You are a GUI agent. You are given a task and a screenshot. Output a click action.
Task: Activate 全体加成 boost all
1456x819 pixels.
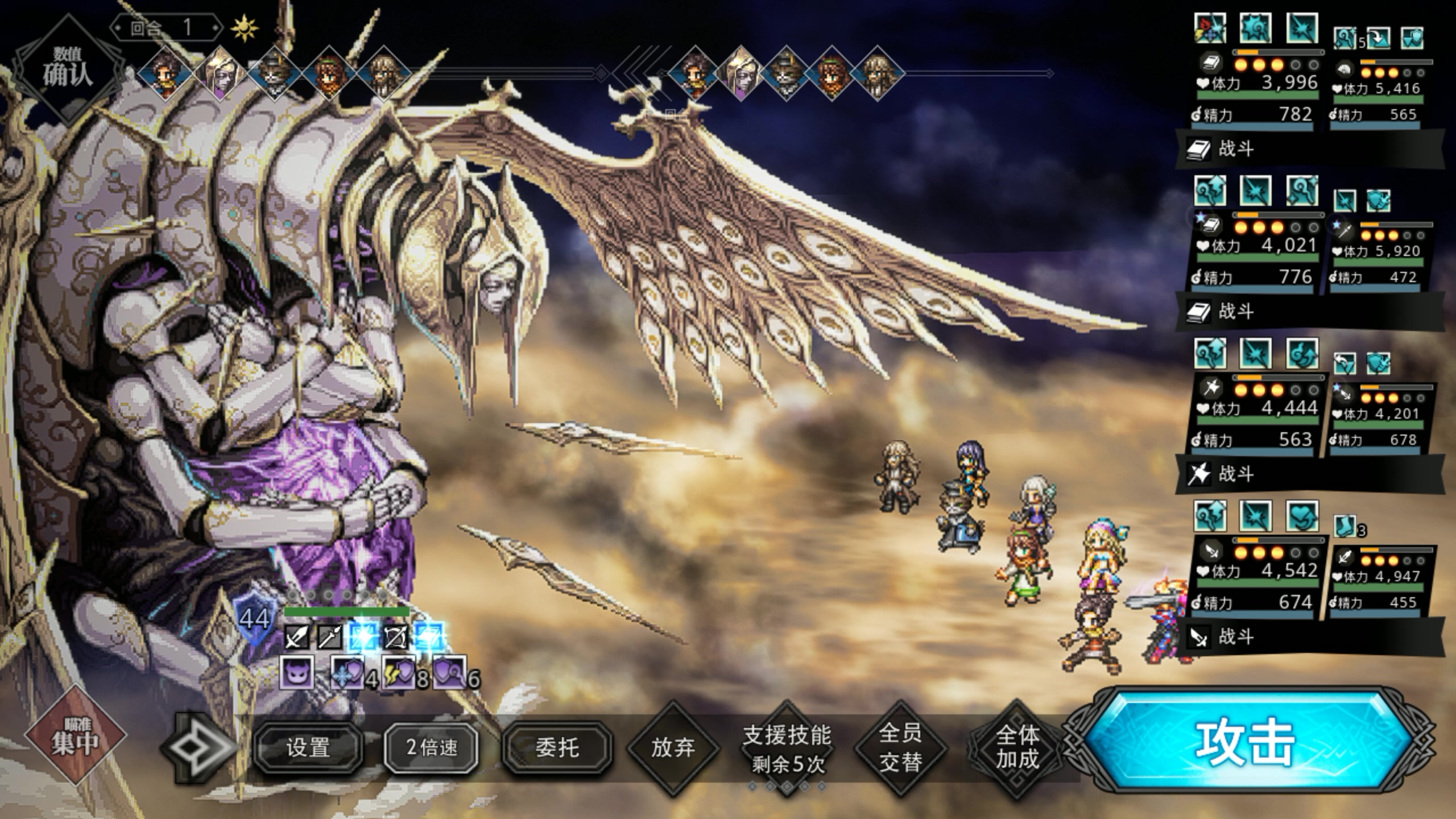click(1017, 747)
